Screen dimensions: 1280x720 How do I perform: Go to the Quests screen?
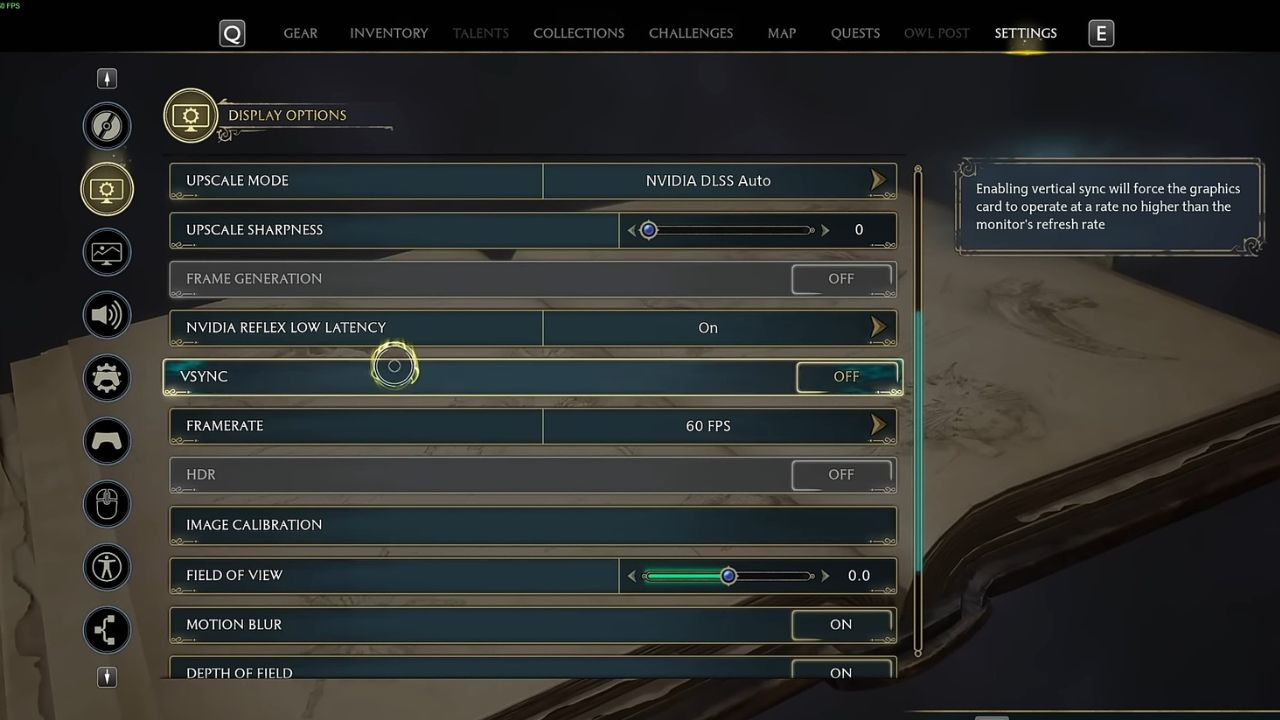tap(854, 33)
